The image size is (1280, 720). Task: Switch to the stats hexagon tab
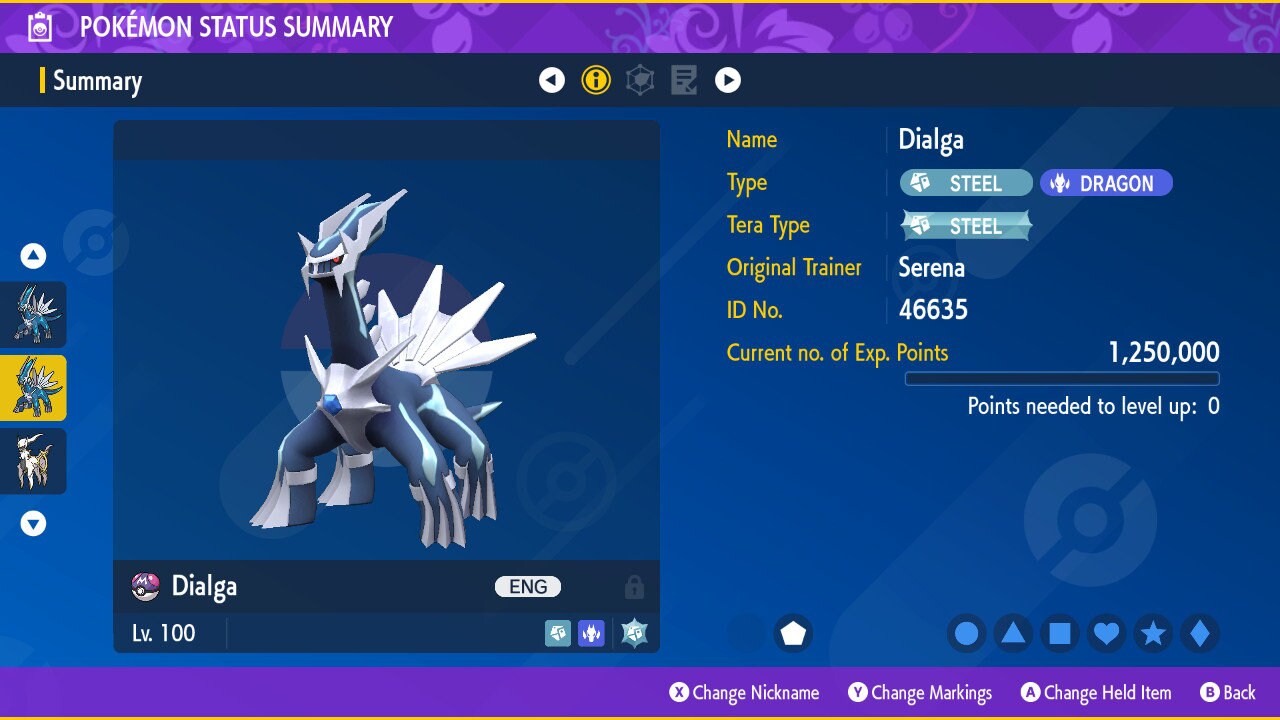tap(640, 80)
